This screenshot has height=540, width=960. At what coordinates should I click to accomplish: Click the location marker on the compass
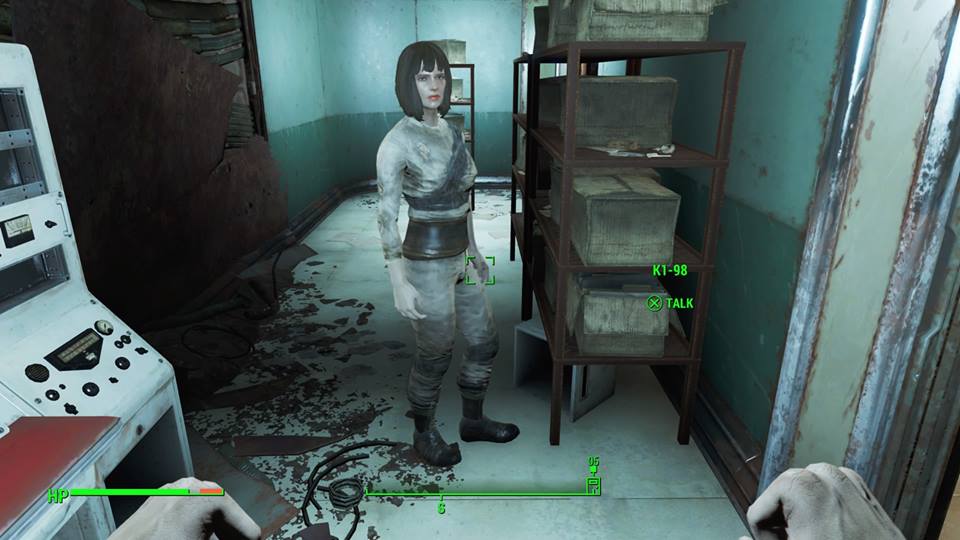point(592,484)
